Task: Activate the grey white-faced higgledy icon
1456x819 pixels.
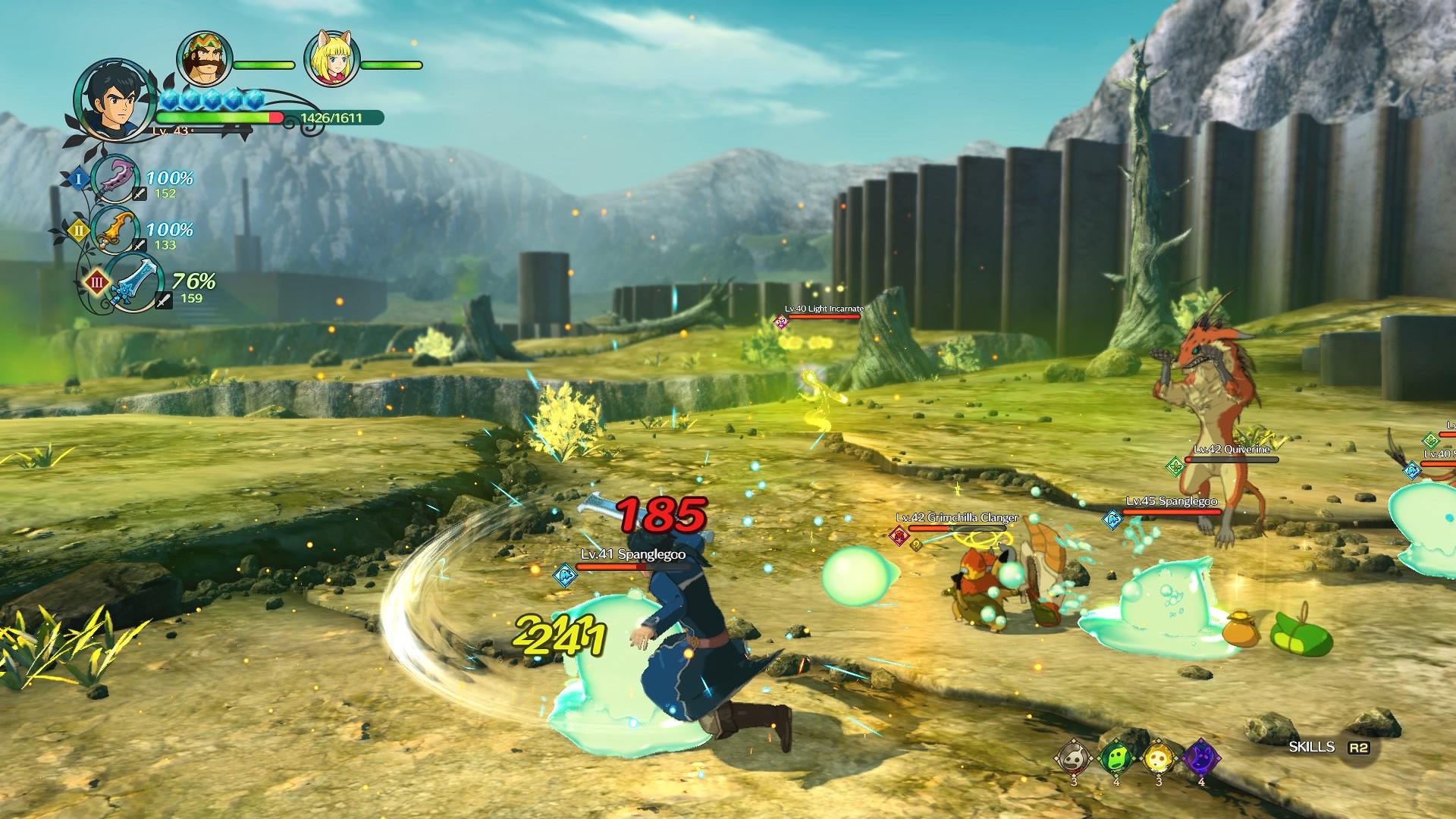Action: (x=1074, y=757)
